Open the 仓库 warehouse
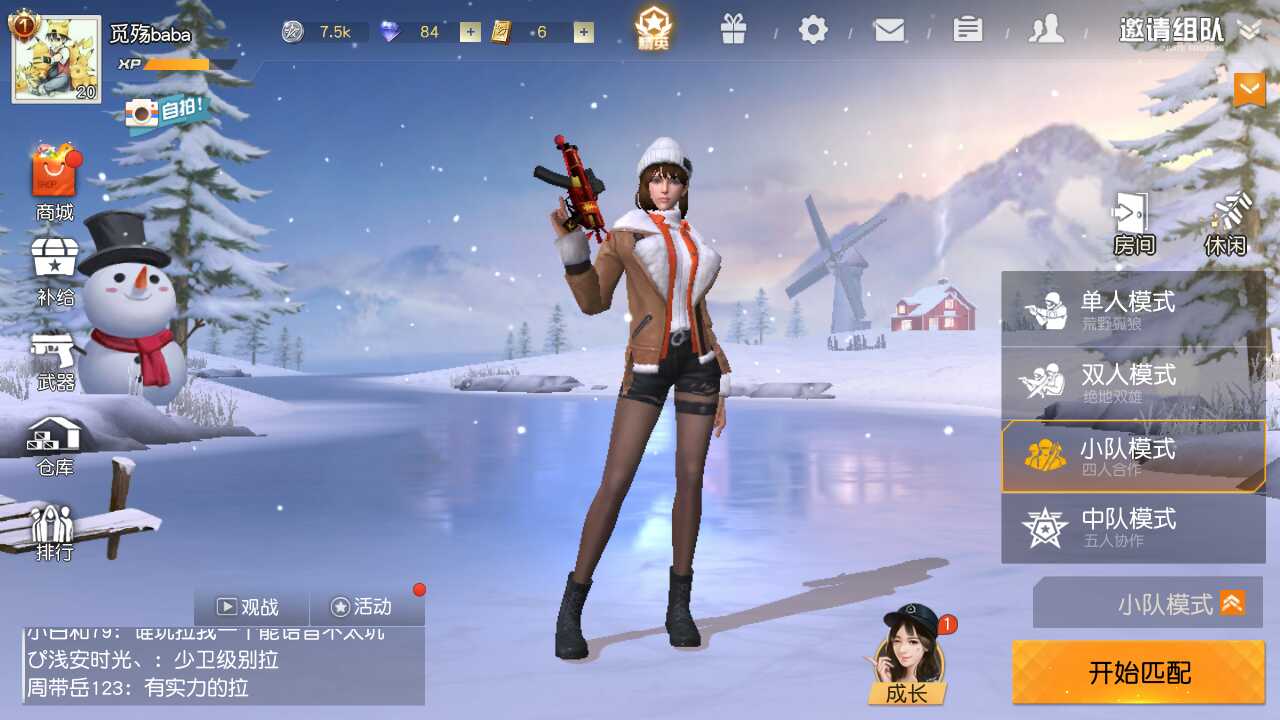The width and height of the screenshot is (1280, 720). click(55, 445)
